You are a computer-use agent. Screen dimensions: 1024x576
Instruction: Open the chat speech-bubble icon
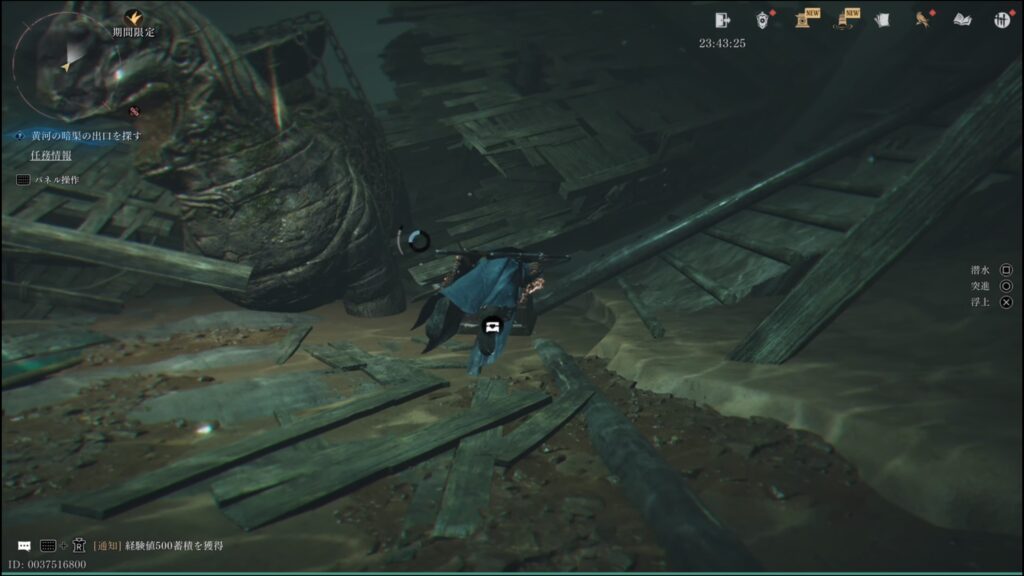[x=24, y=546]
